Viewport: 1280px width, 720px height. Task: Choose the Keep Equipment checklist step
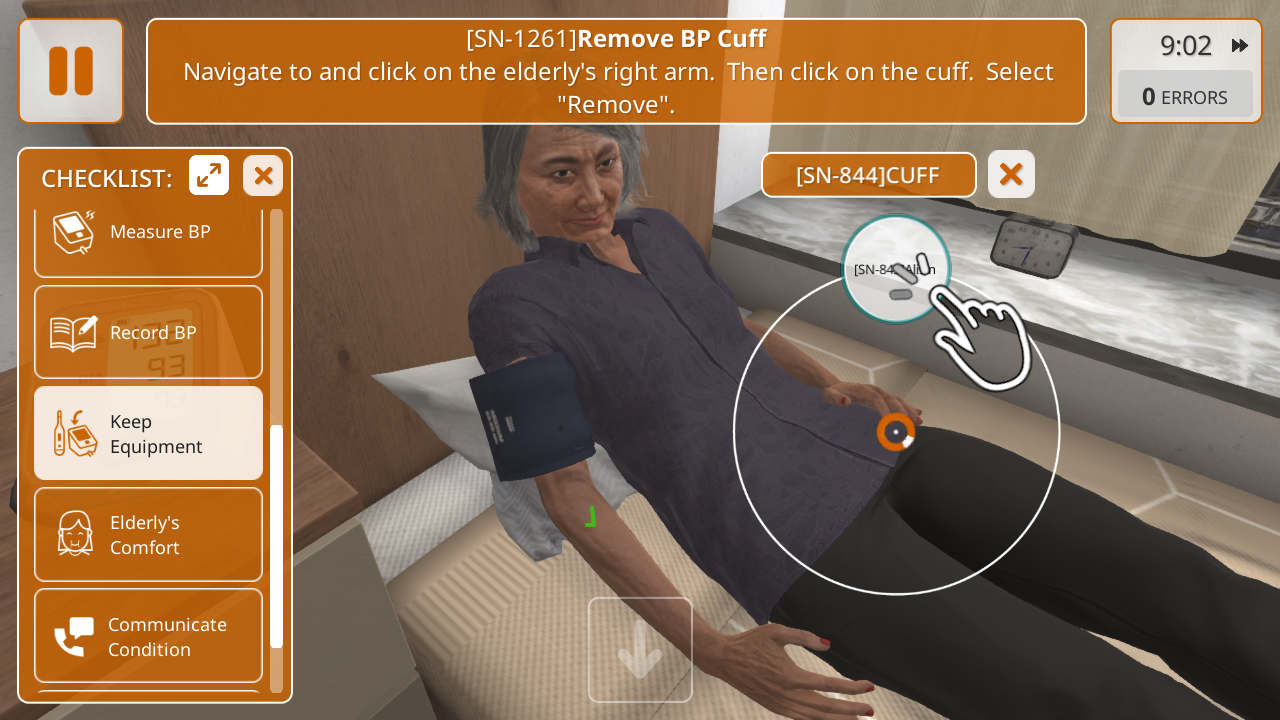pyautogui.click(x=148, y=434)
